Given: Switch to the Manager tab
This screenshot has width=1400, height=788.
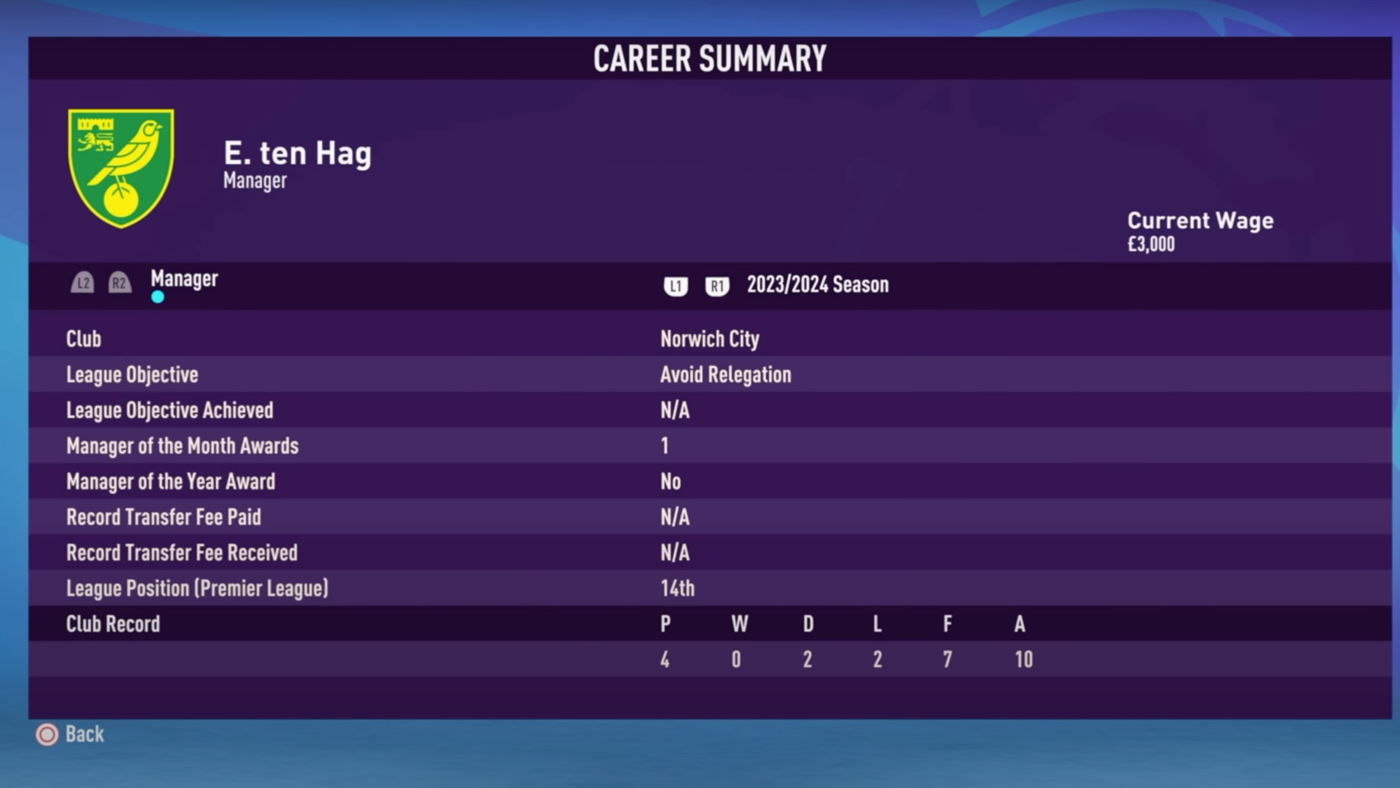Looking at the screenshot, I should coord(184,279).
